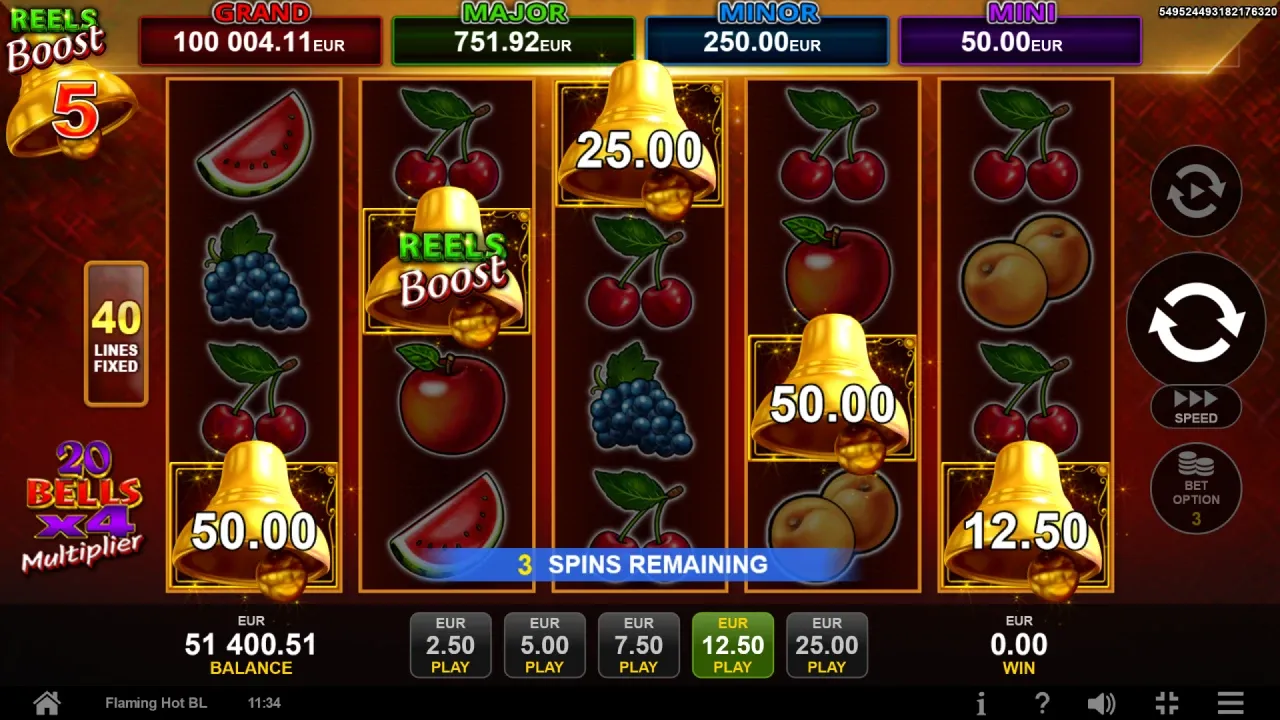1280x720 pixels.
Task: Show the help question mark page
Action: [x=1041, y=703]
